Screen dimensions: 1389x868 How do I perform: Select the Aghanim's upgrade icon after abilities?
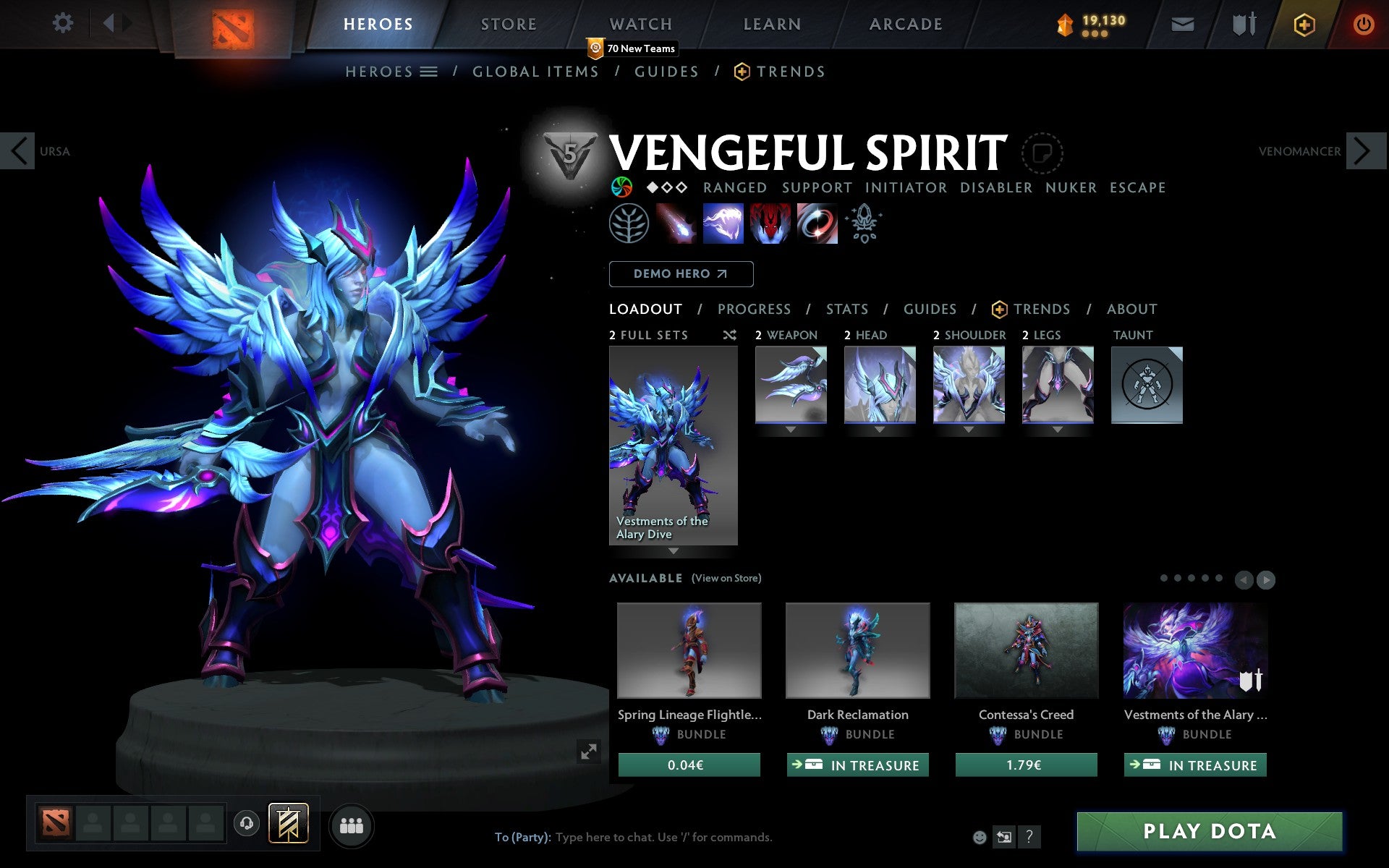864,224
